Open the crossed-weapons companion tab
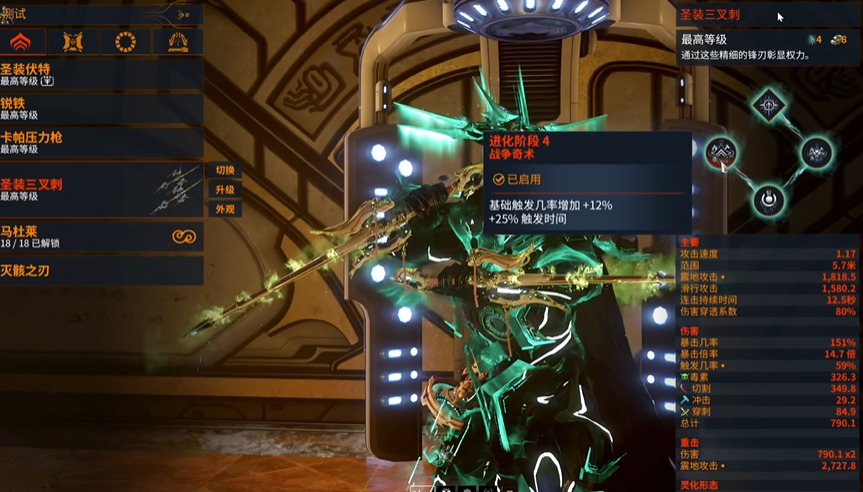The image size is (863, 492). [x=73, y=42]
